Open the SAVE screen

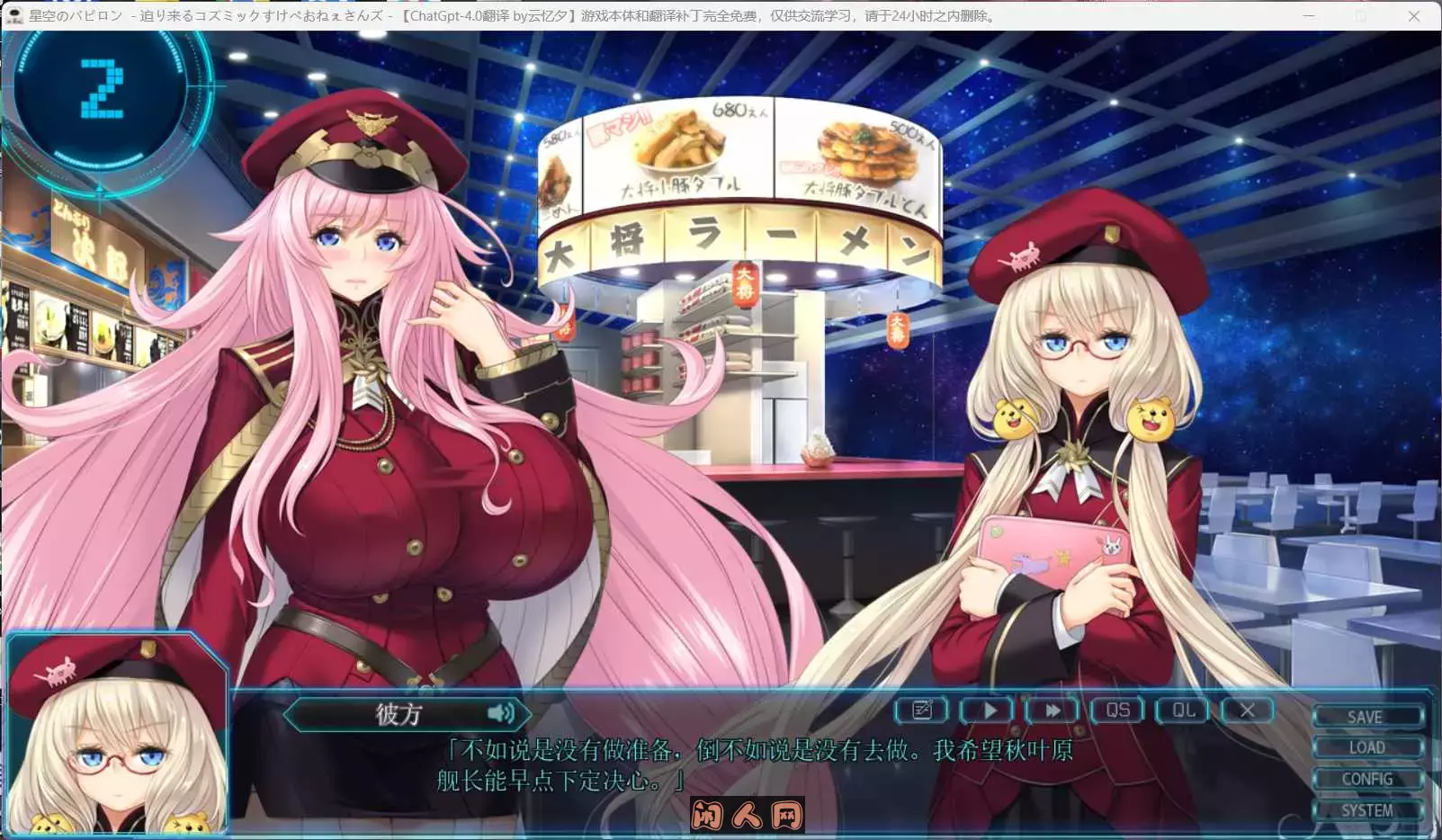(1367, 717)
